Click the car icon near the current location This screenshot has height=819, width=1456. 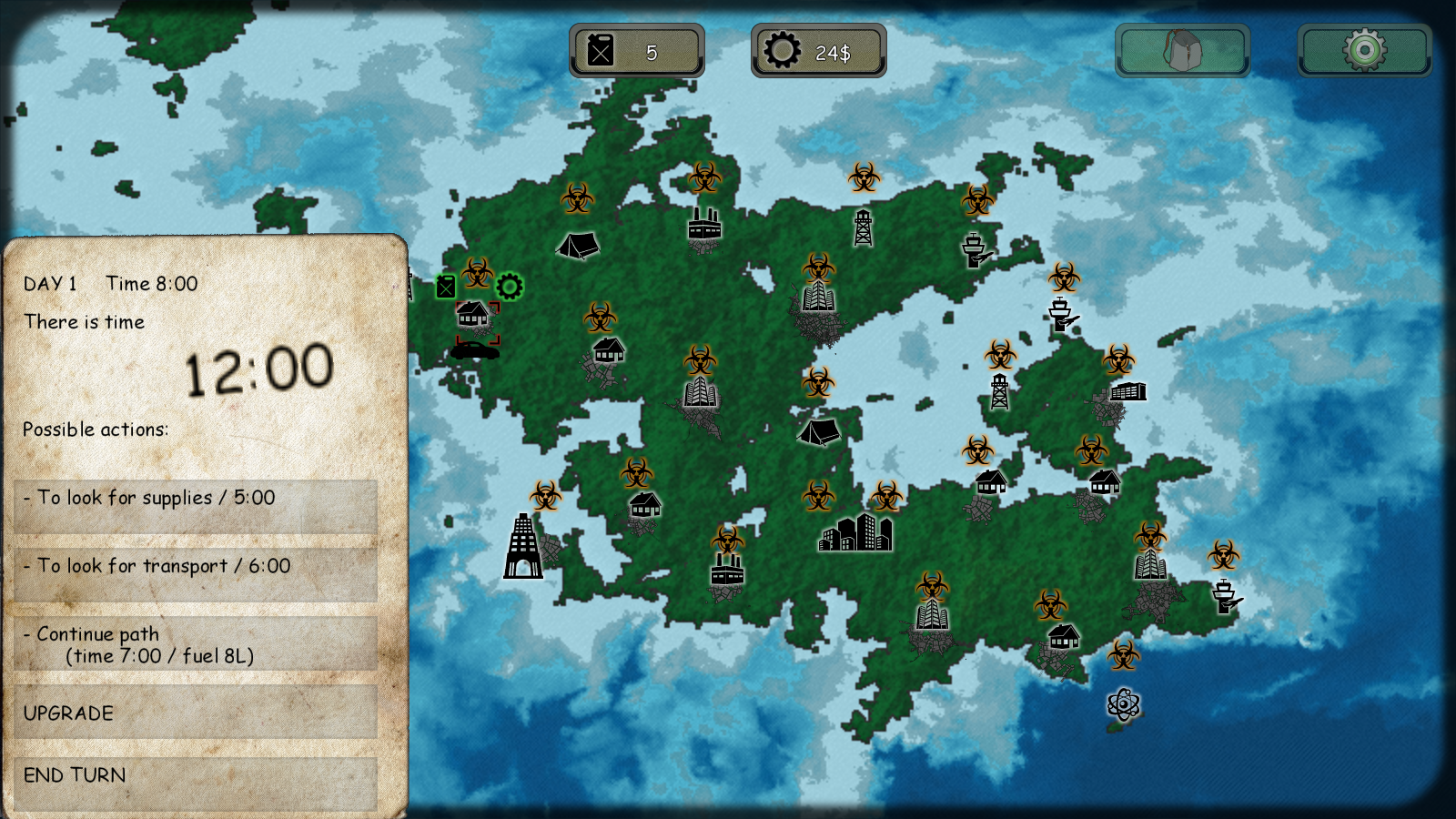[476, 350]
